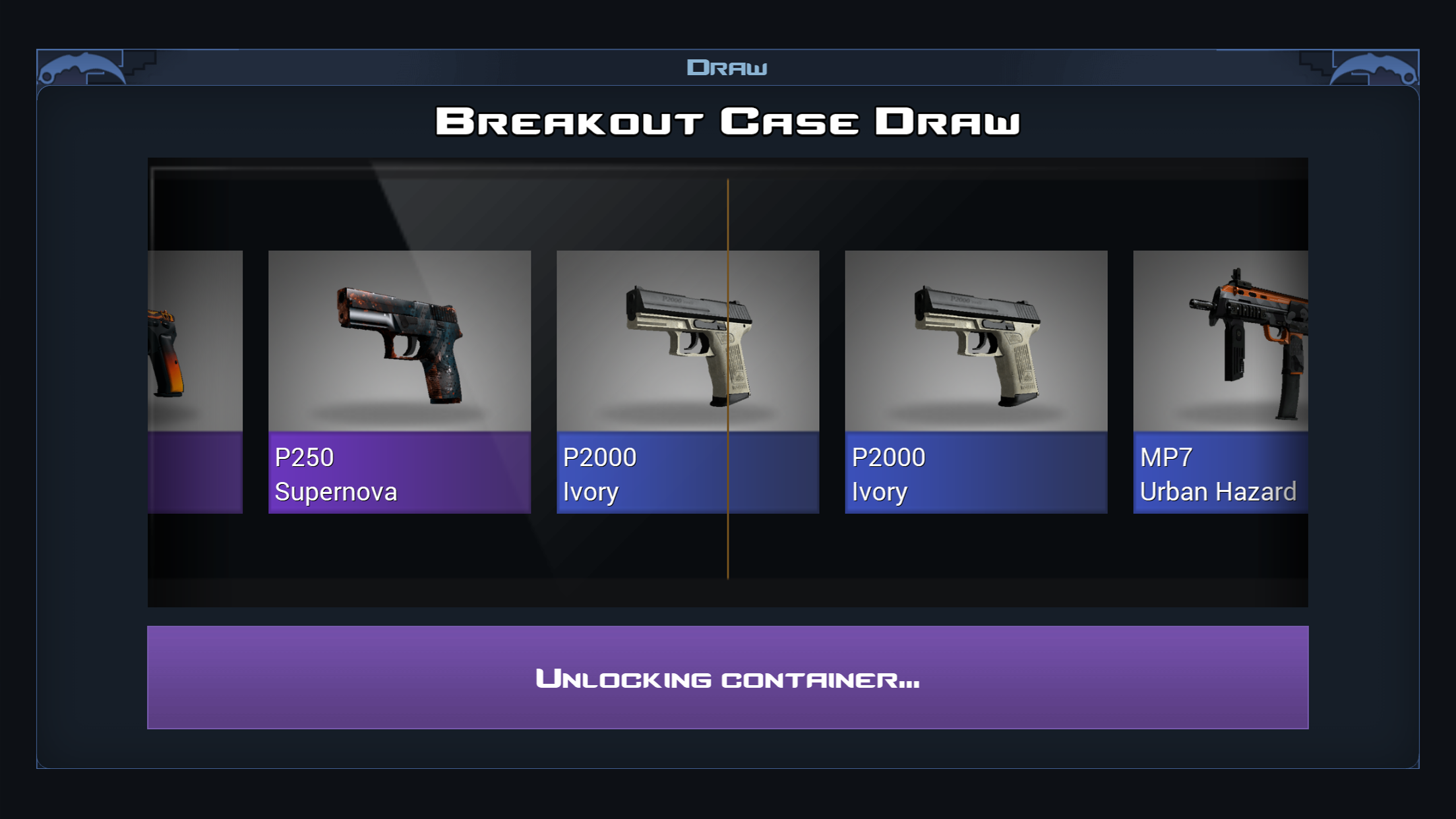Click the Breakout Case Draw title
Screen dimensions: 1456x819
727,121
